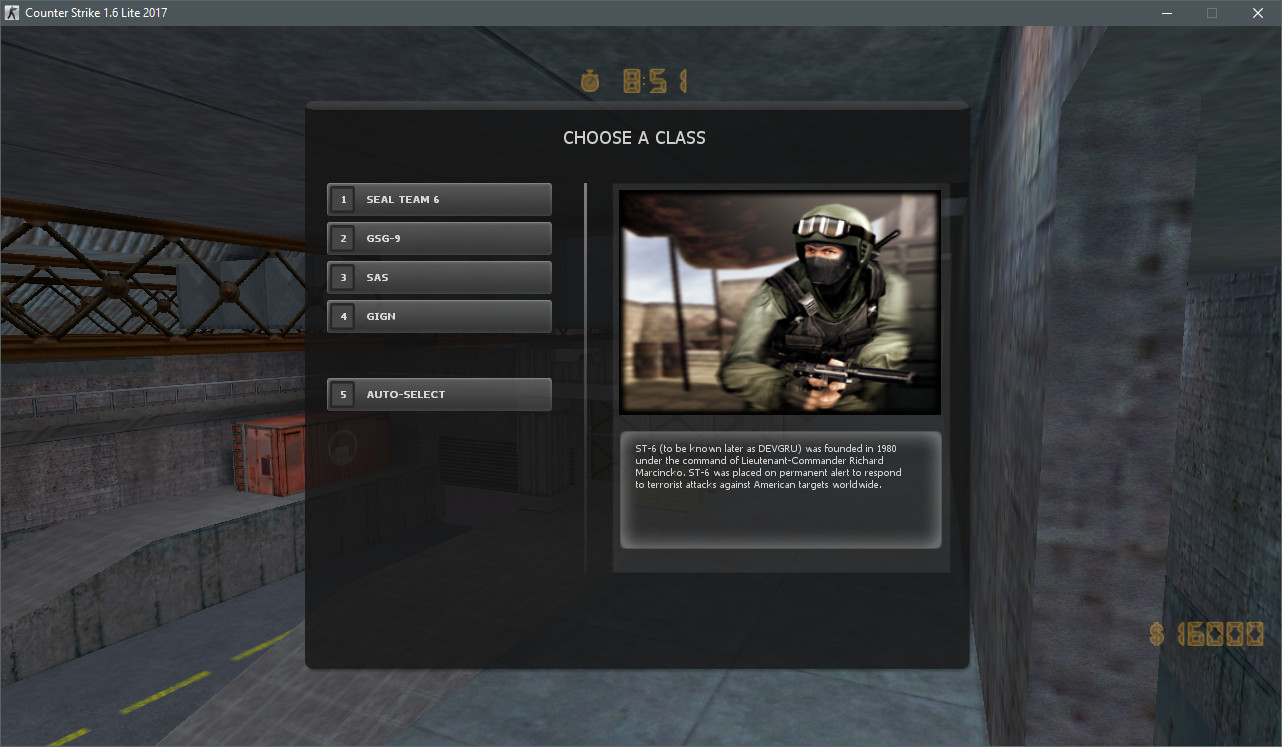Click the Counter Strike icon in the title bar

[11, 12]
